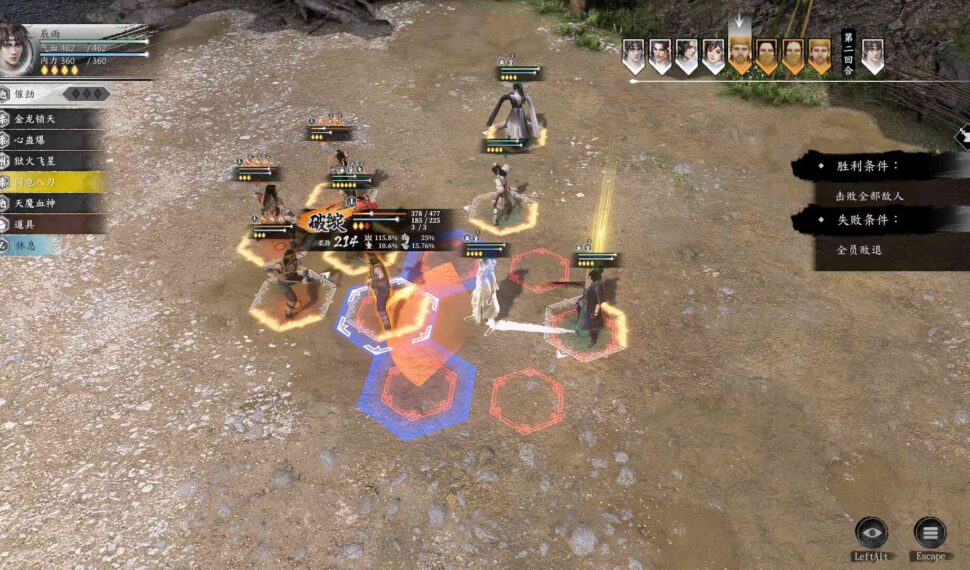This screenshot has width=970, height=570.
Task: Select the first portrait in the turn order
Action: tap(633, 55)
